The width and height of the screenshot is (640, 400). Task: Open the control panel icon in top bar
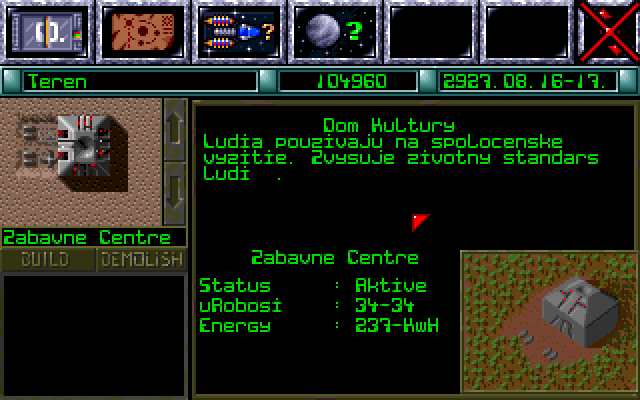point(47,31)
